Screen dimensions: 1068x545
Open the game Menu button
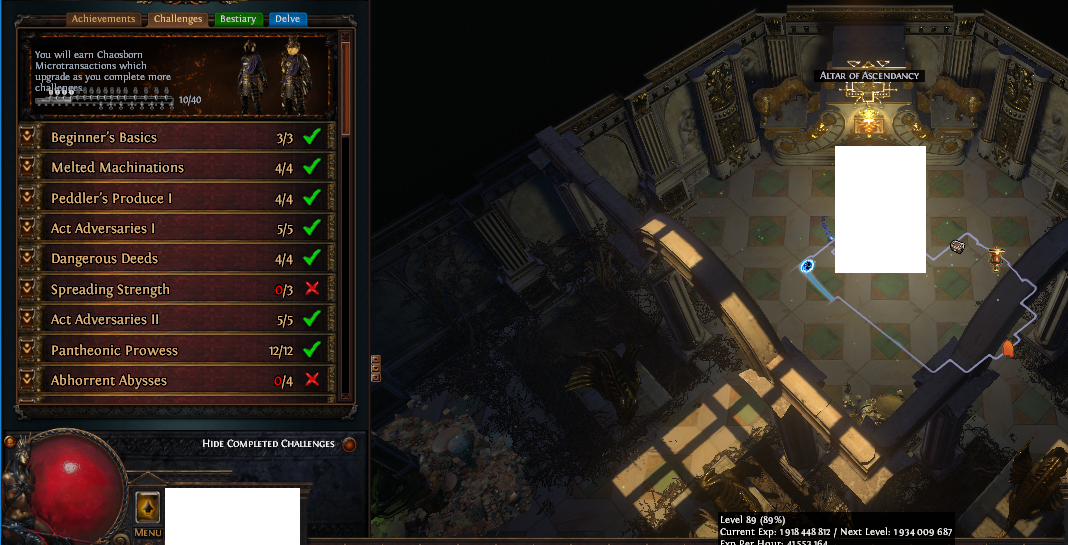(x=147, y=510)
